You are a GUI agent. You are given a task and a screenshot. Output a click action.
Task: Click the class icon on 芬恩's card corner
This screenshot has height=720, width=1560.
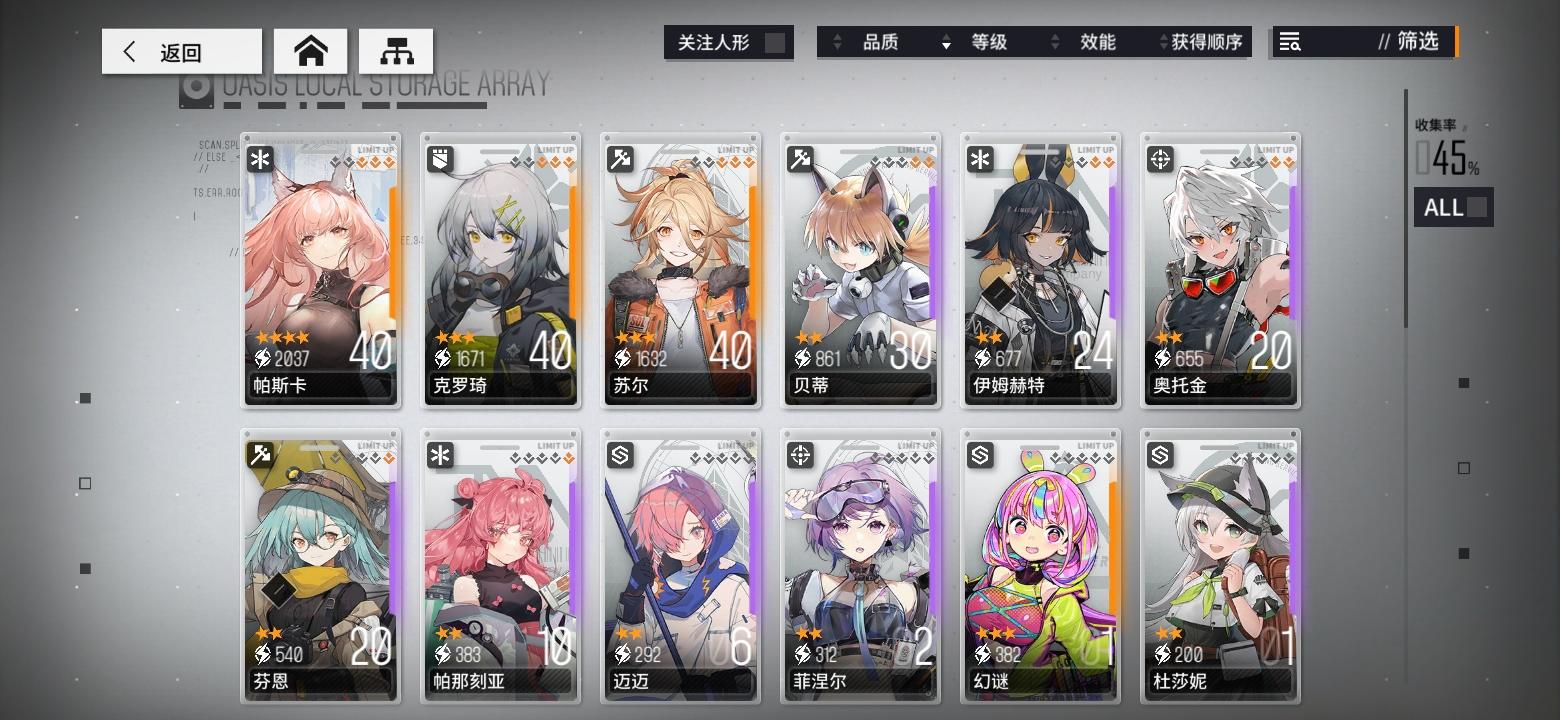coord(262,453)
